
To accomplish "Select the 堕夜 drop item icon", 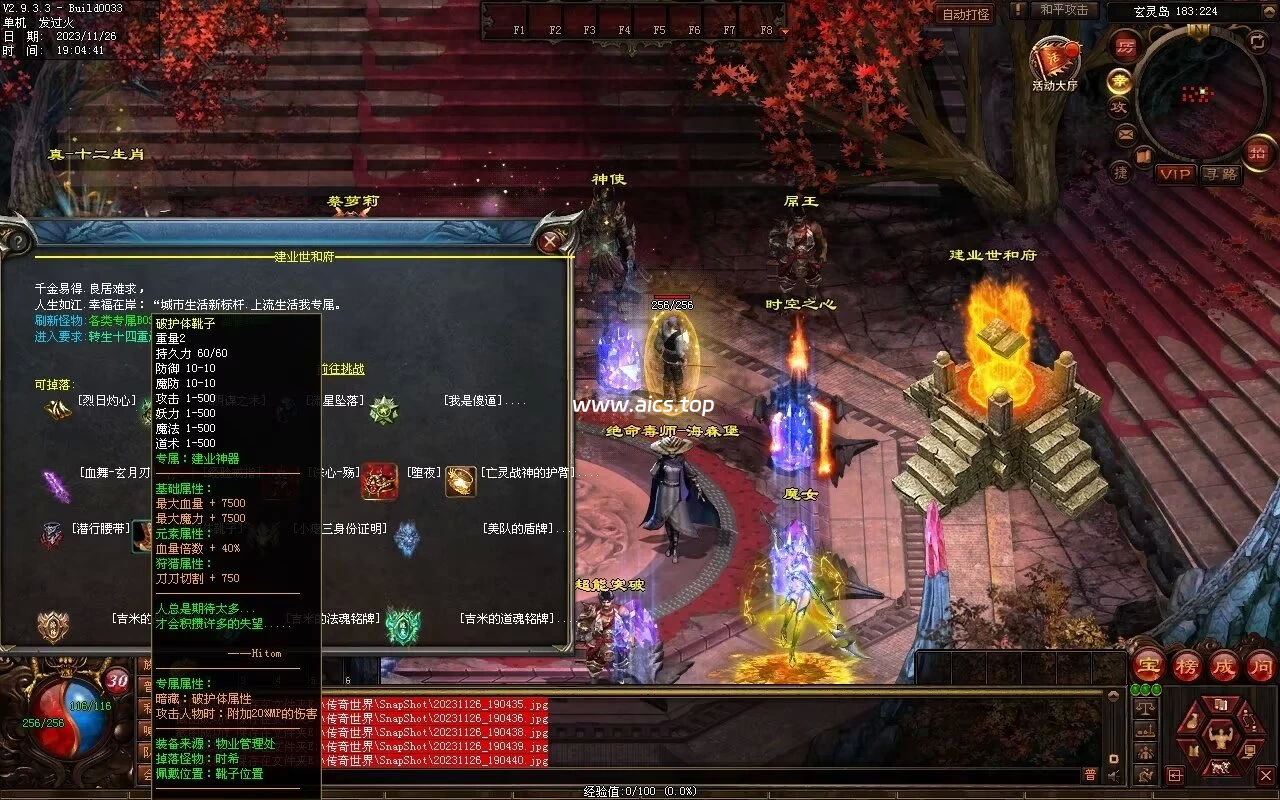I will (x=379, y=481).
